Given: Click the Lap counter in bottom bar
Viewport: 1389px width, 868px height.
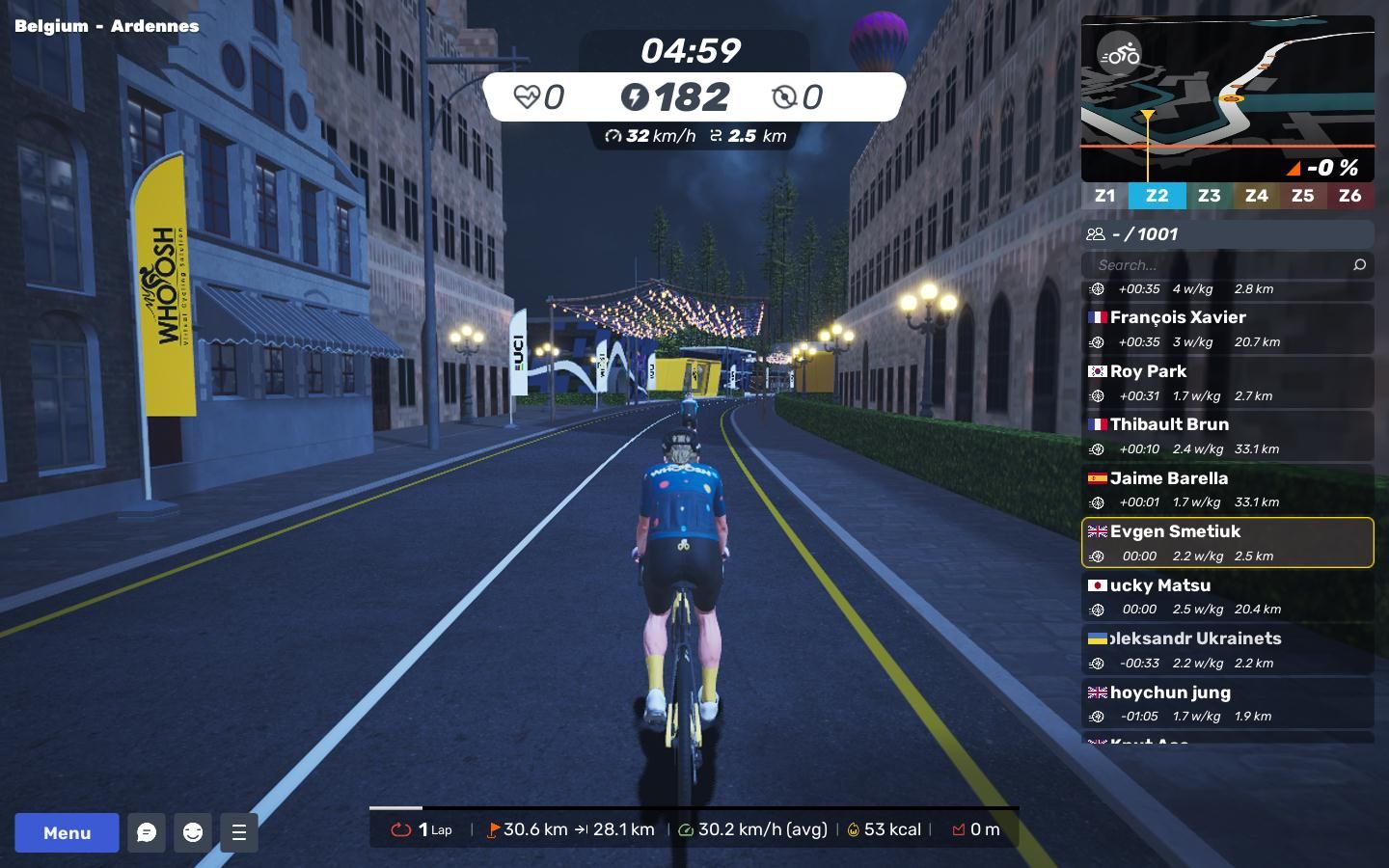Looking at the screenshot, I should coord(422,829).
